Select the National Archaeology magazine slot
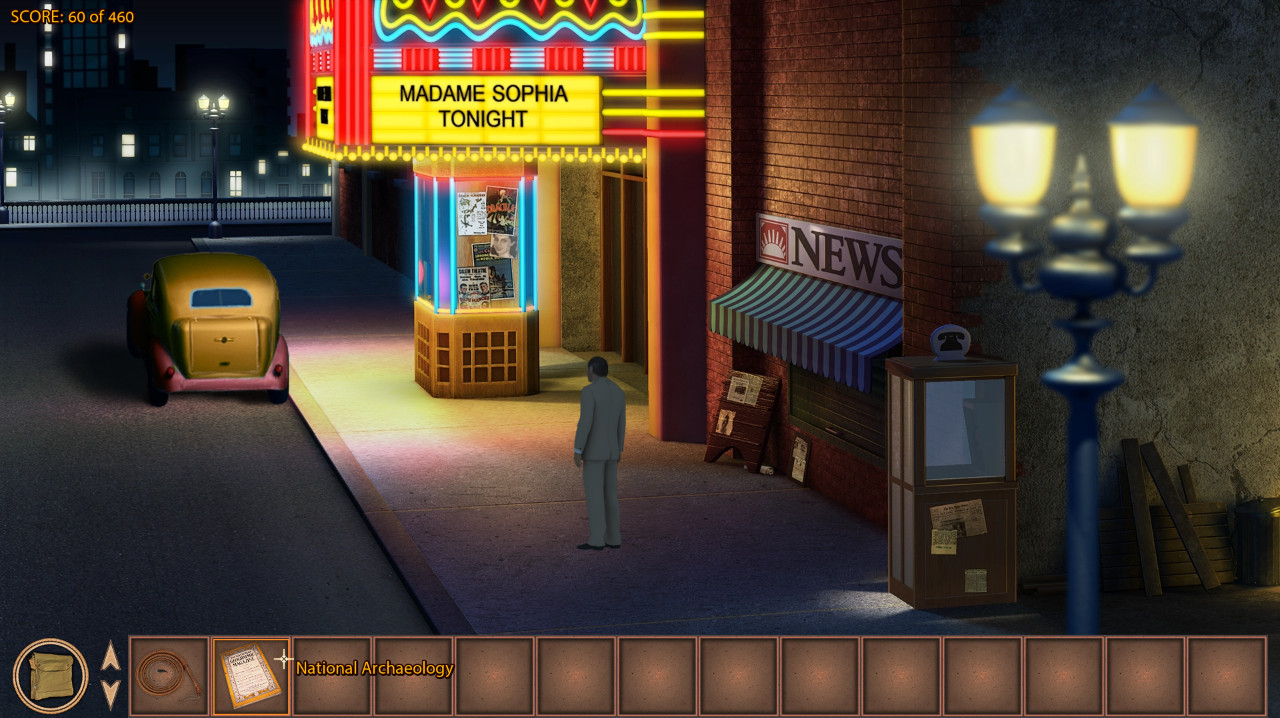 251,676
